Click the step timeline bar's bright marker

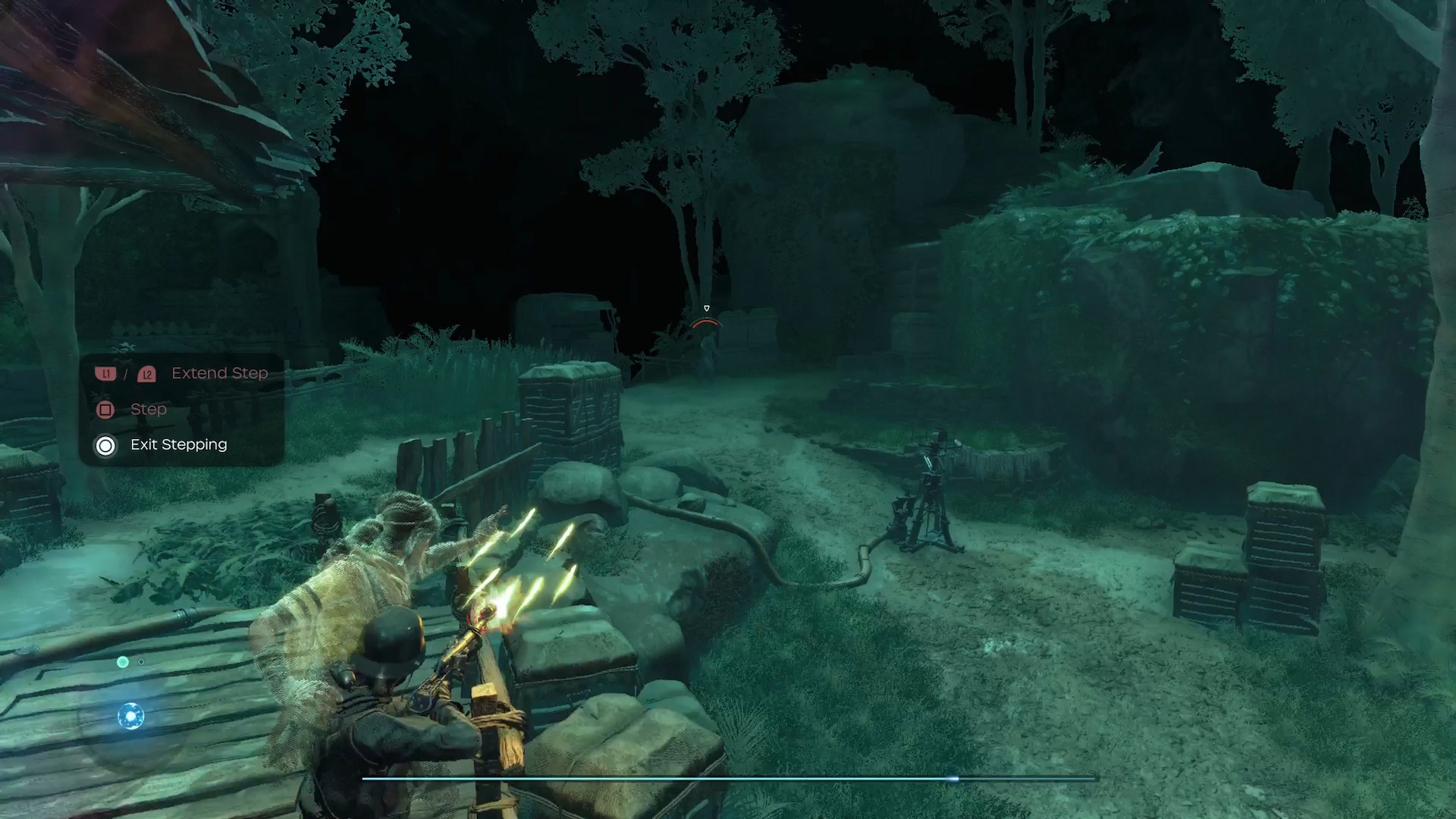click(955, 779)
